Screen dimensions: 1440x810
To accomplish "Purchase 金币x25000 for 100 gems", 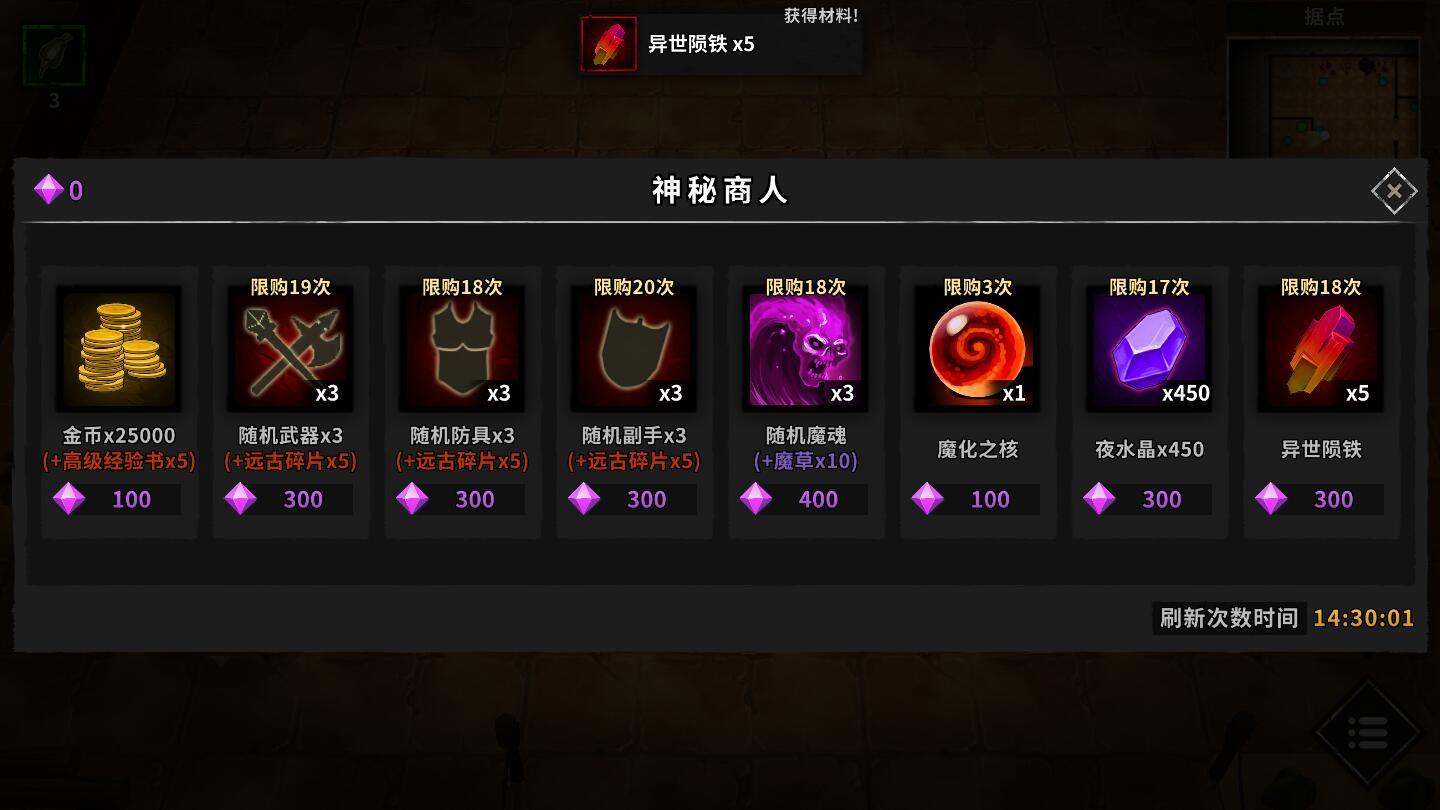I will [x=117, y=499].
